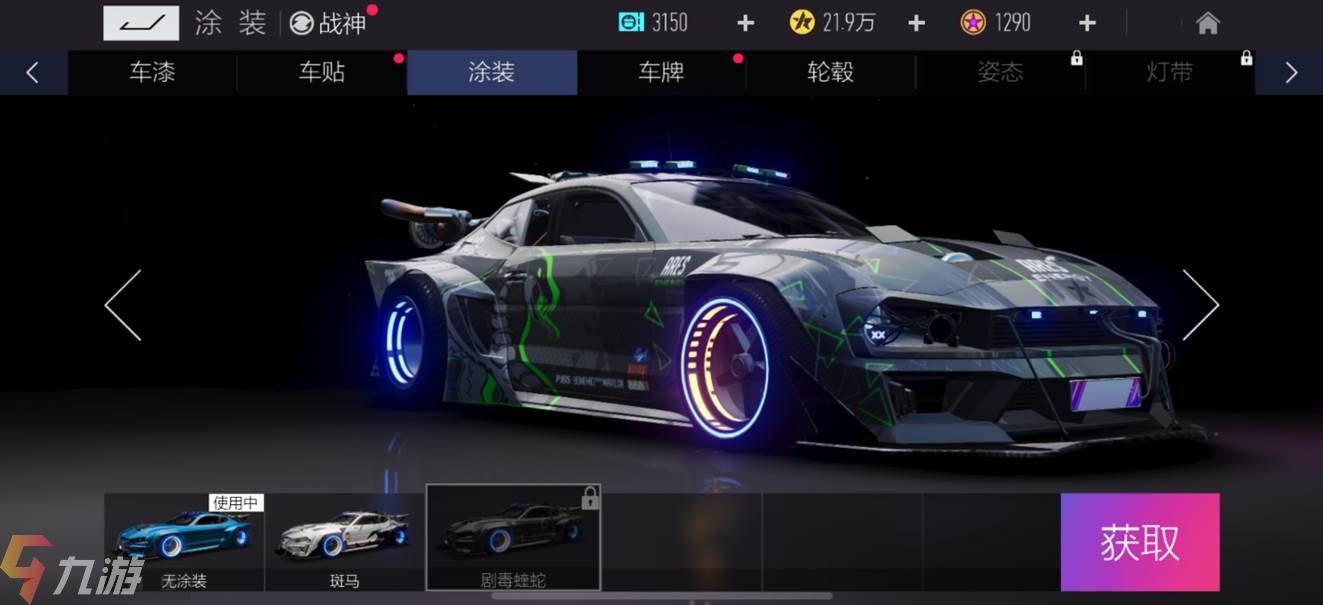
Task: Choose the 无涂装 no-livery blue car thumbnail
Action: 184,540
